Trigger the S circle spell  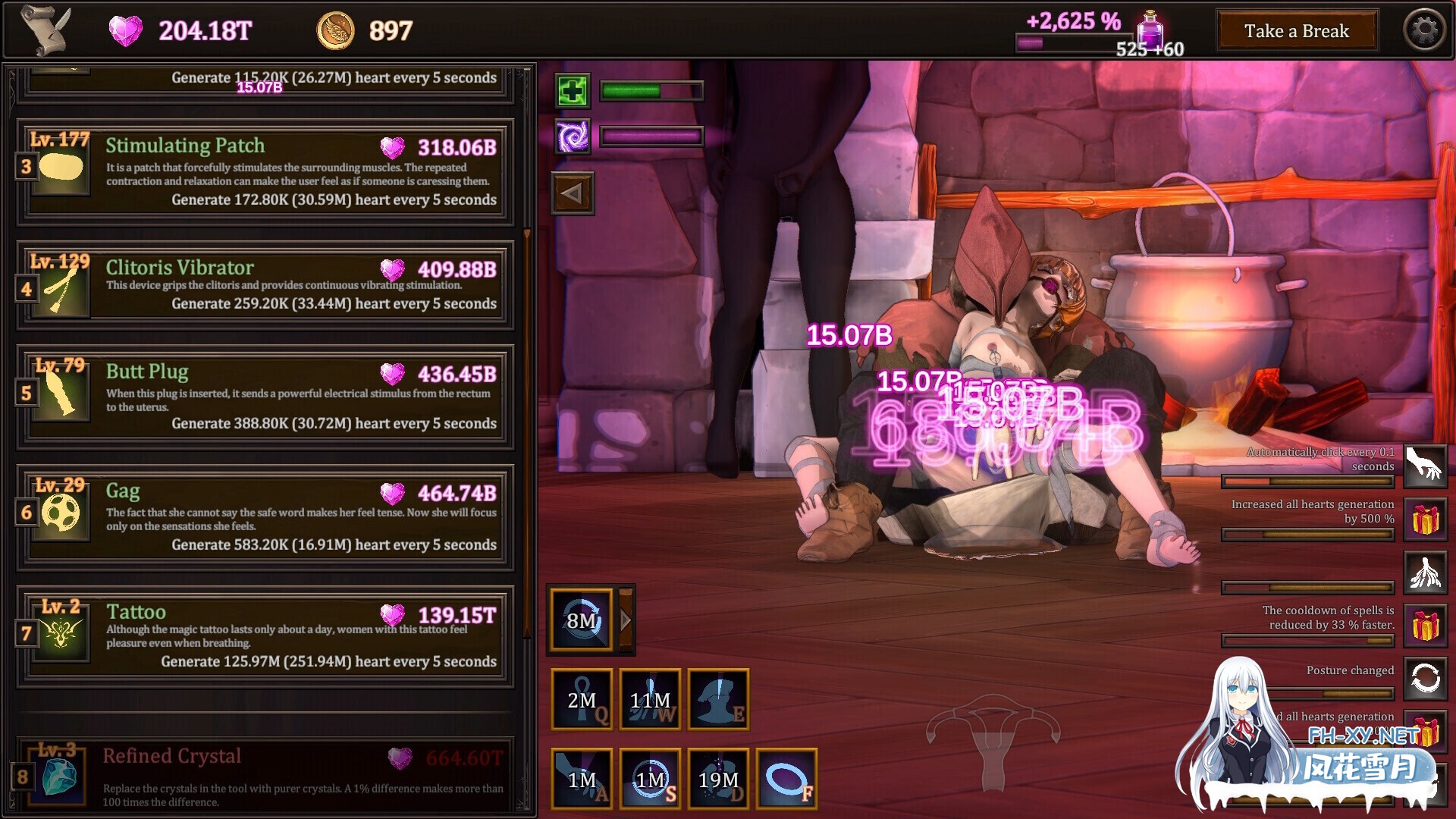(x=650, y=779)
